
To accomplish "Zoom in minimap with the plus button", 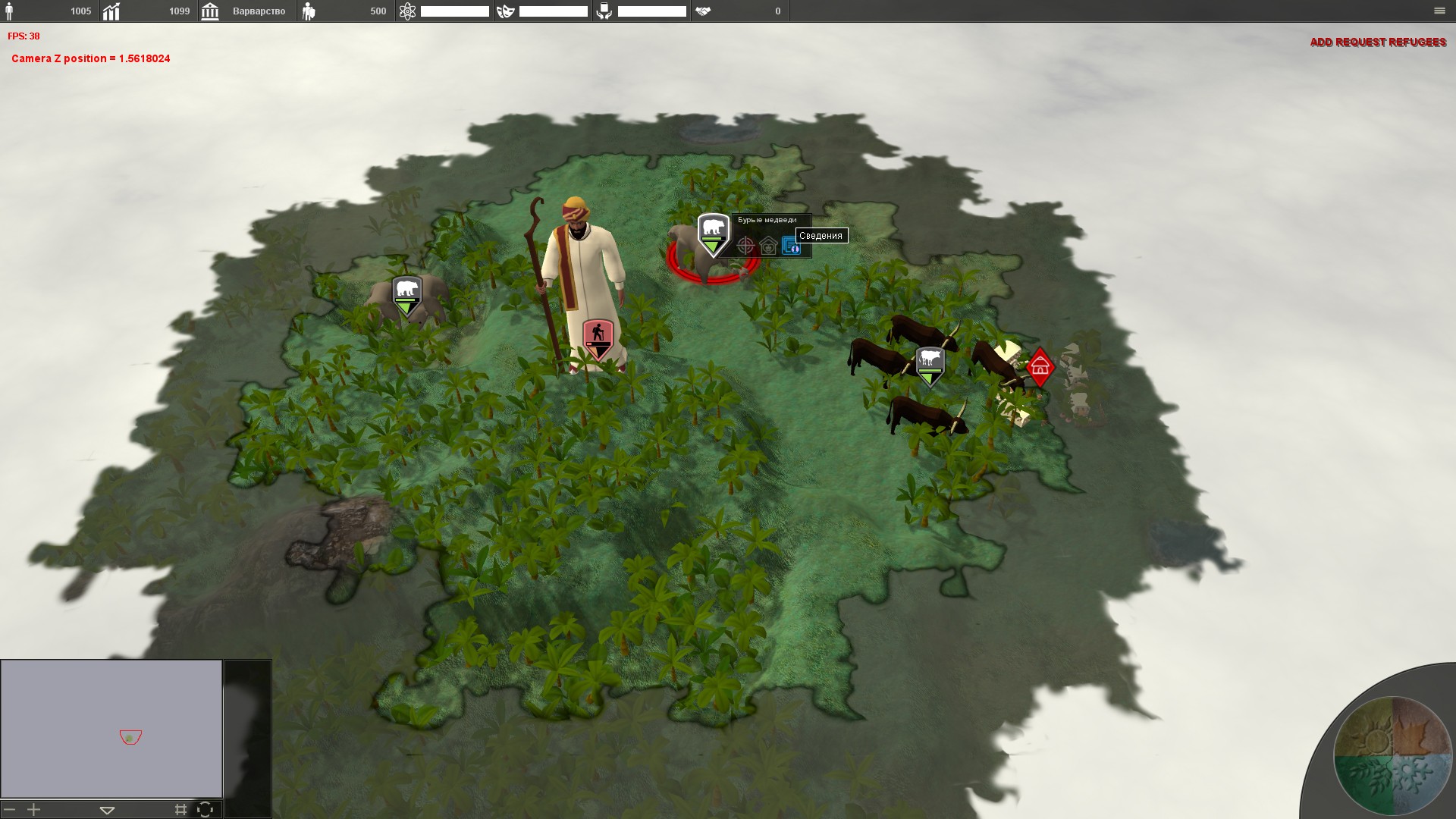I will [34, 810].
